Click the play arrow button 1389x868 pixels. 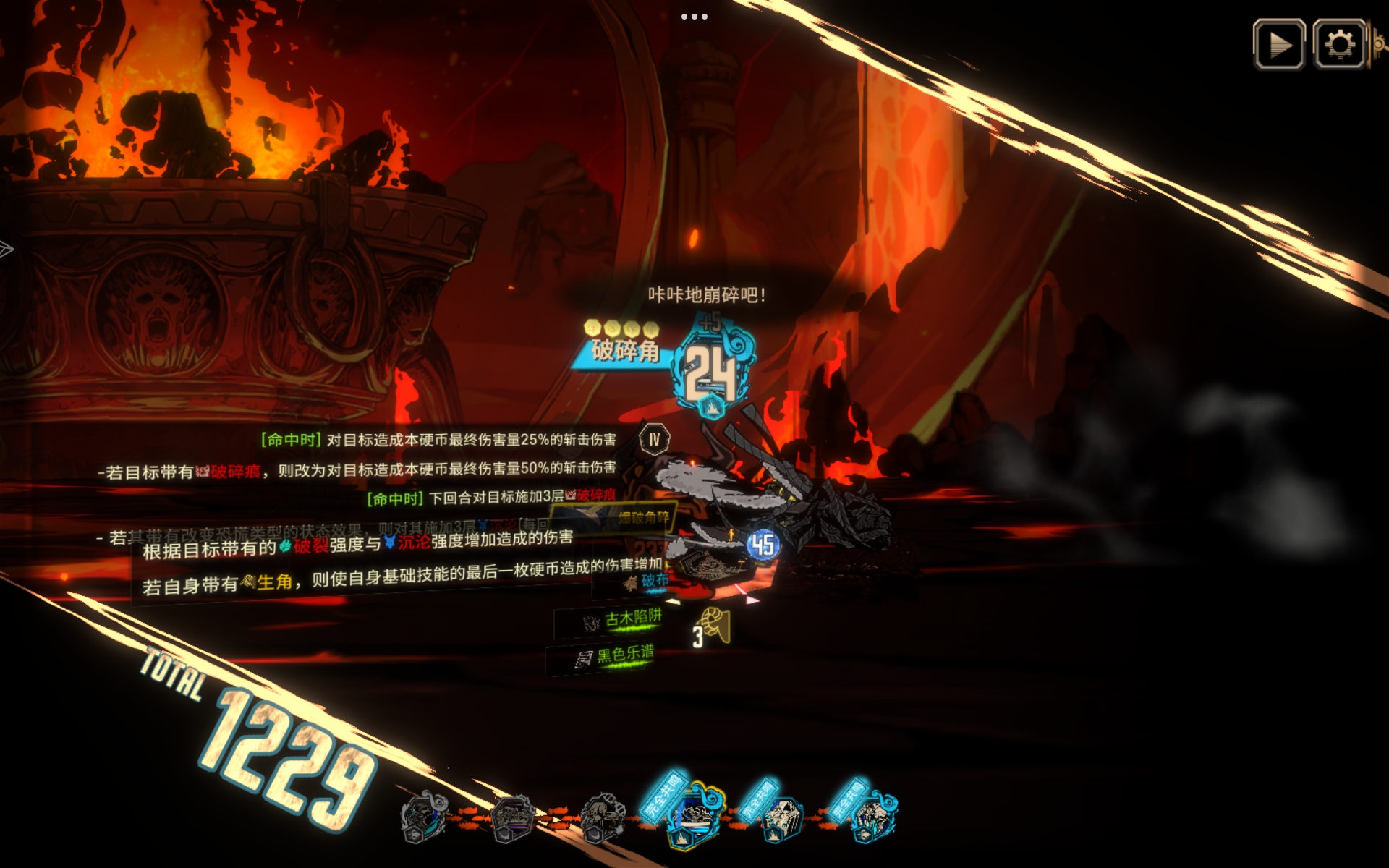pyautogui.click(x=1279, y=45)
